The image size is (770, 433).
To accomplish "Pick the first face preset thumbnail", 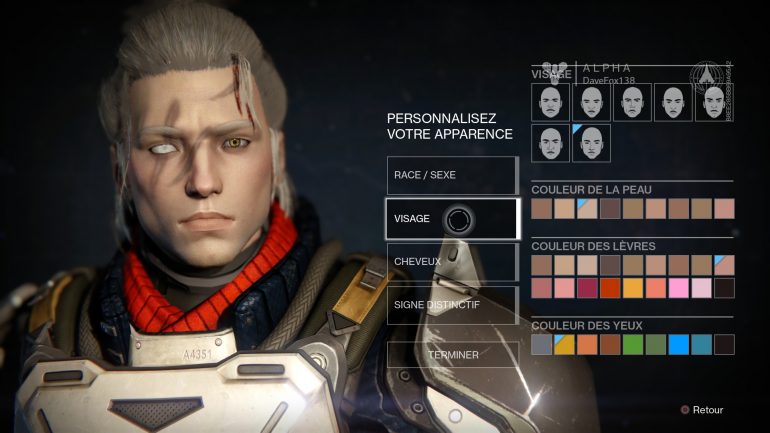I will 550,102.
